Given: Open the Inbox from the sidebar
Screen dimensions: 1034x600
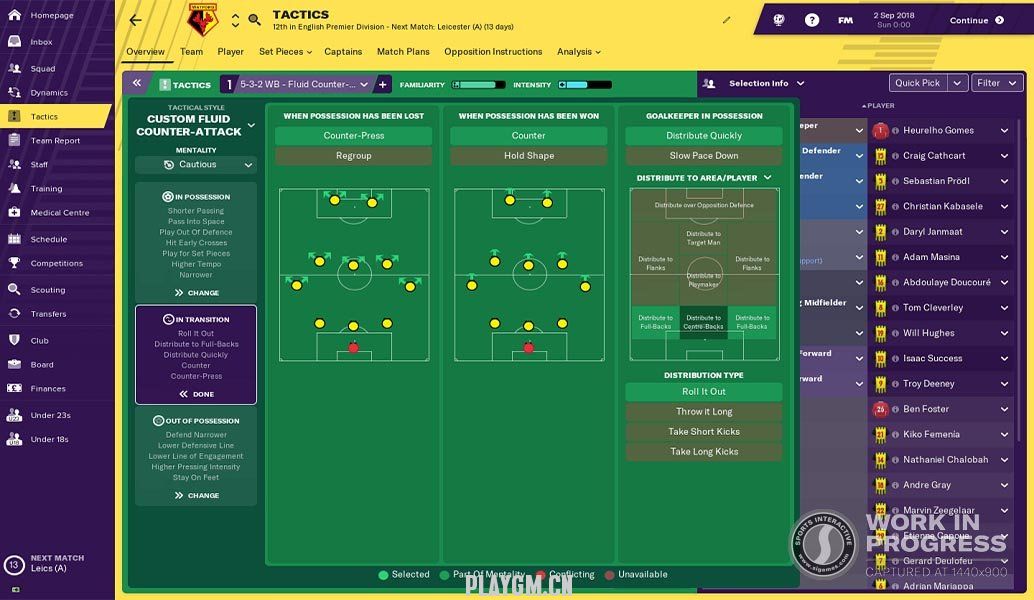Looking at the screenshot, I should (41, 42).
